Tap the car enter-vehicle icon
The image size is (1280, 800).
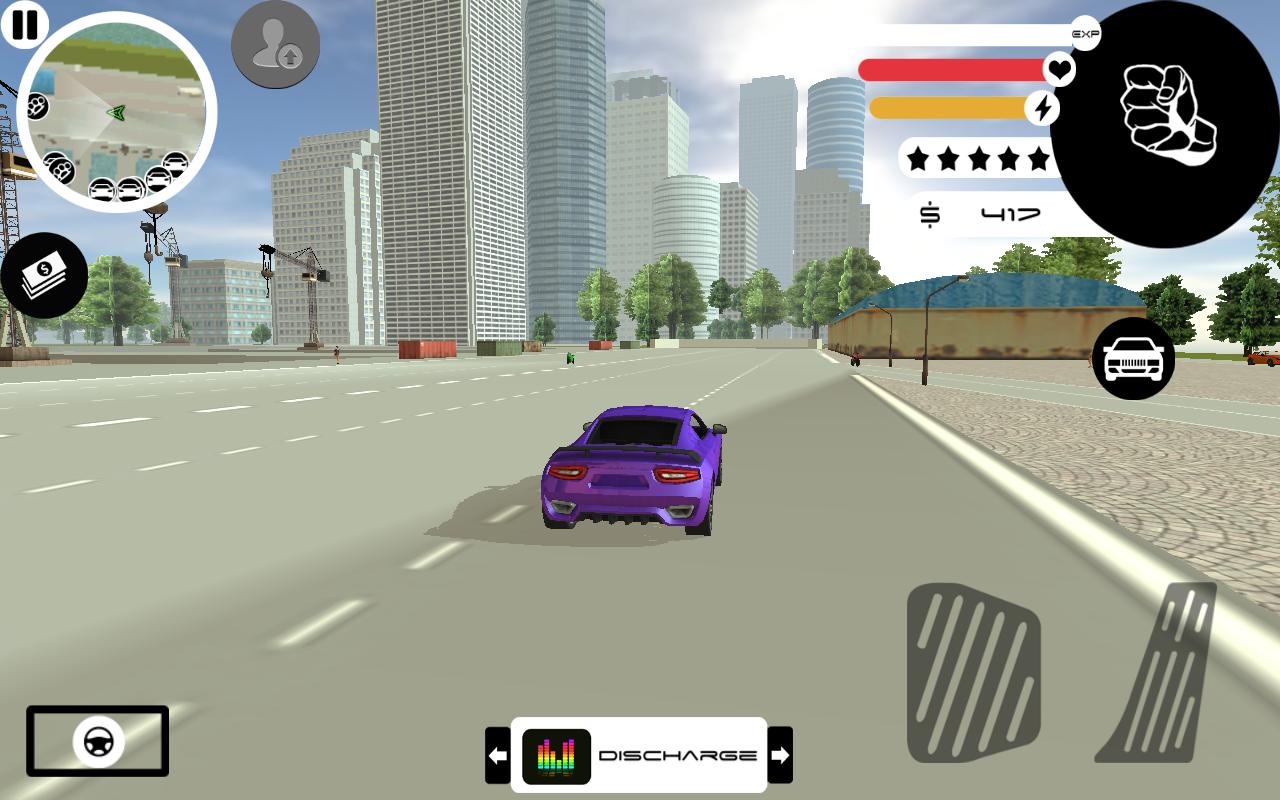tap(1133, 358)
